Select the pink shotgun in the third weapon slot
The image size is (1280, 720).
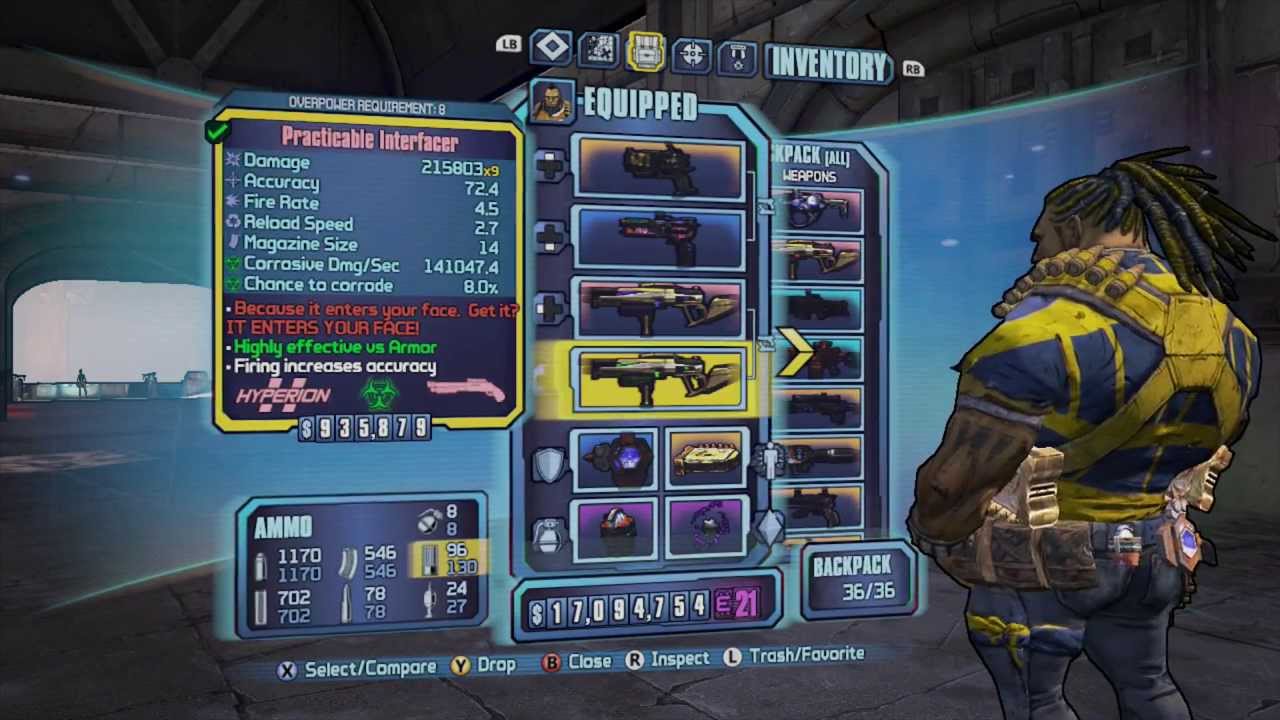point(660,308)
